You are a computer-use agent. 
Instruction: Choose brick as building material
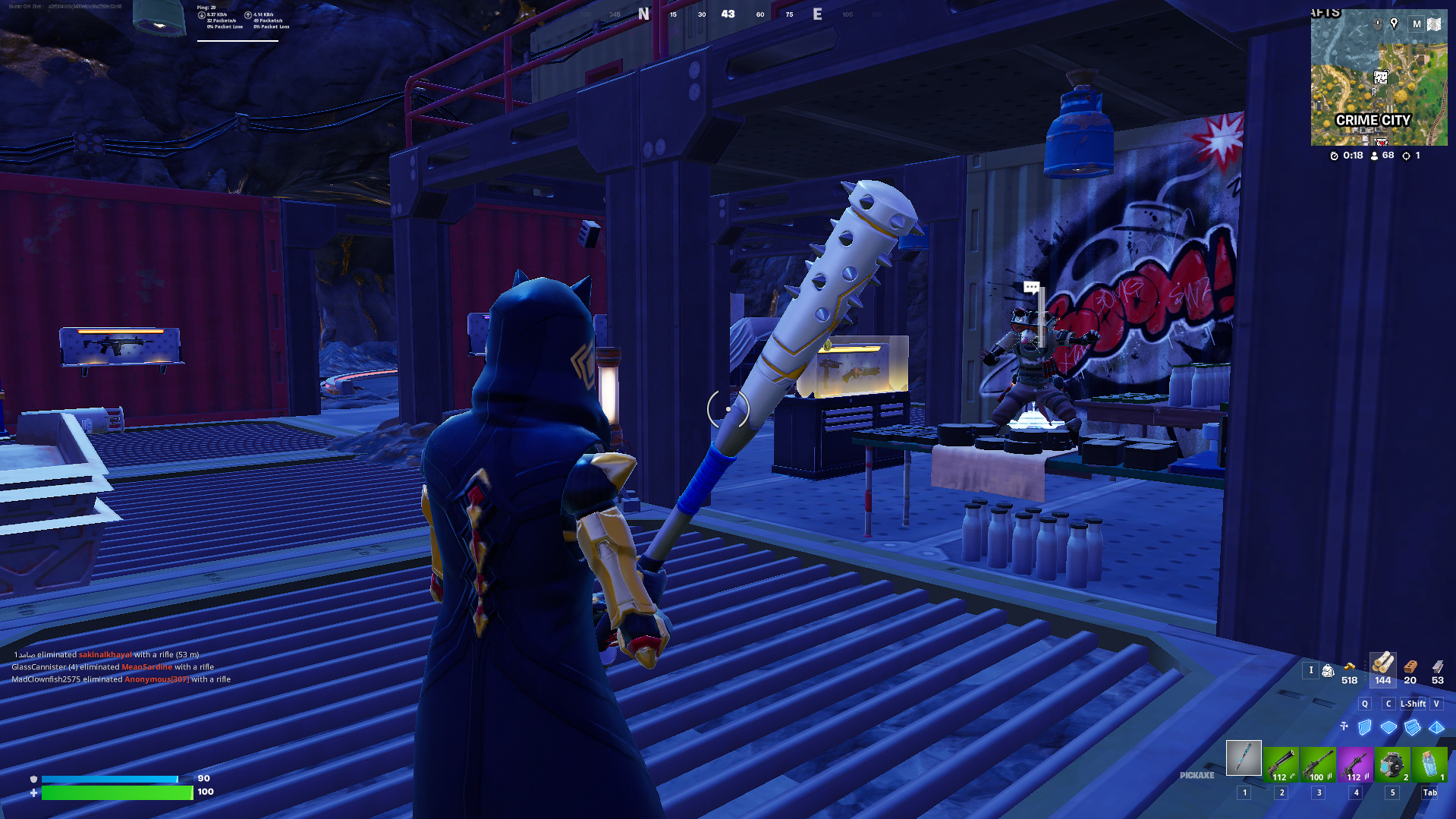point(1410,667)
